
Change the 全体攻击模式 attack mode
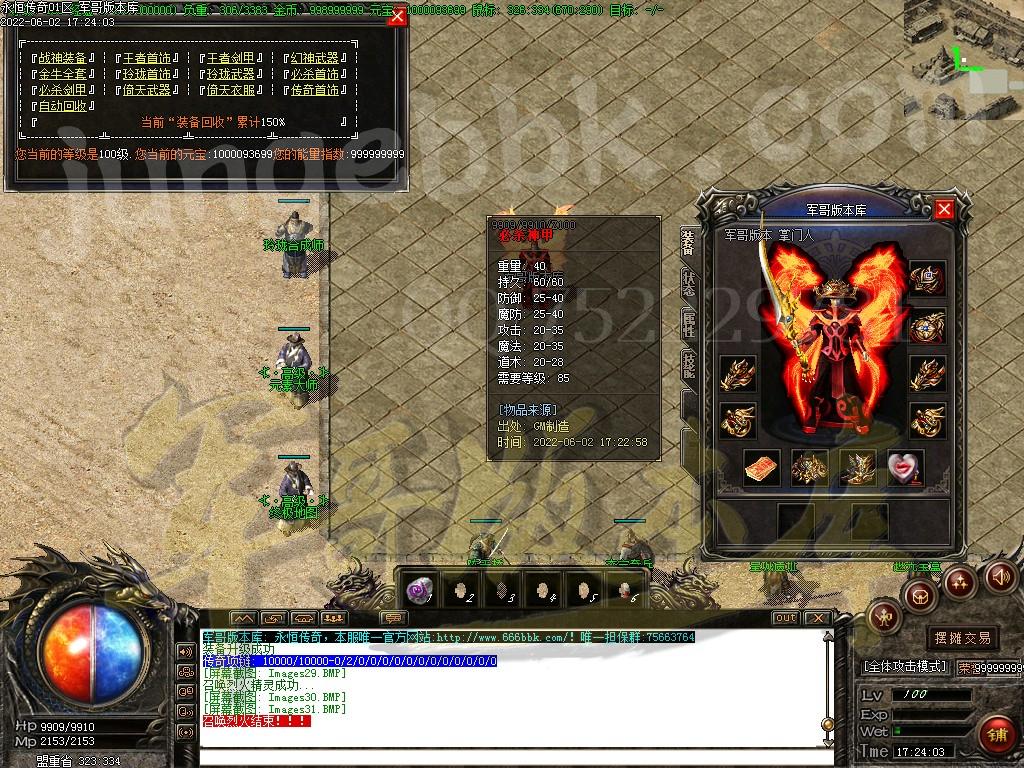pyautogui.click(x=904, y=666)
